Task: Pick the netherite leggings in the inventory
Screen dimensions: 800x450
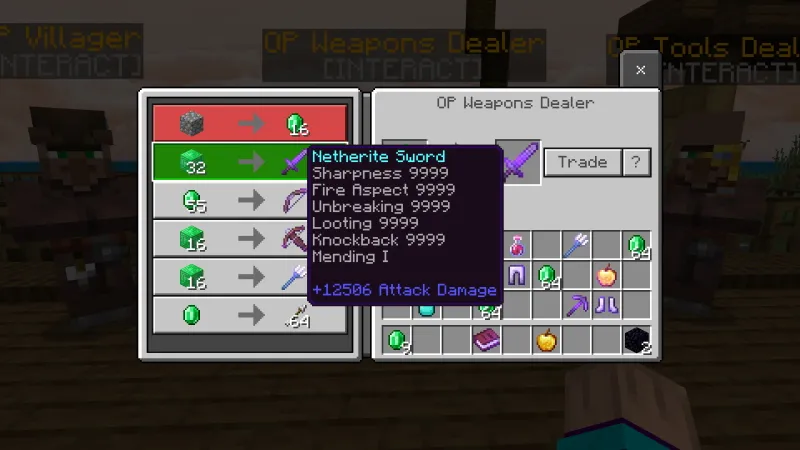Action: point(517,275)
